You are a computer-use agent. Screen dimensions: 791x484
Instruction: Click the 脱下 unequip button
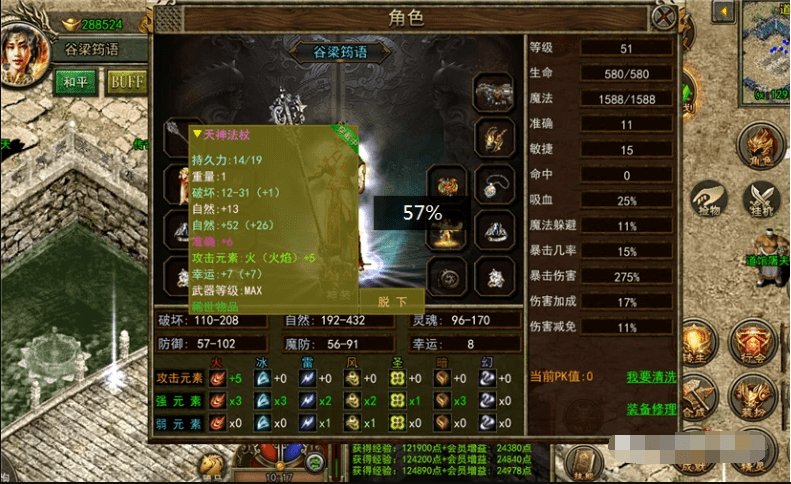(392, 301)
